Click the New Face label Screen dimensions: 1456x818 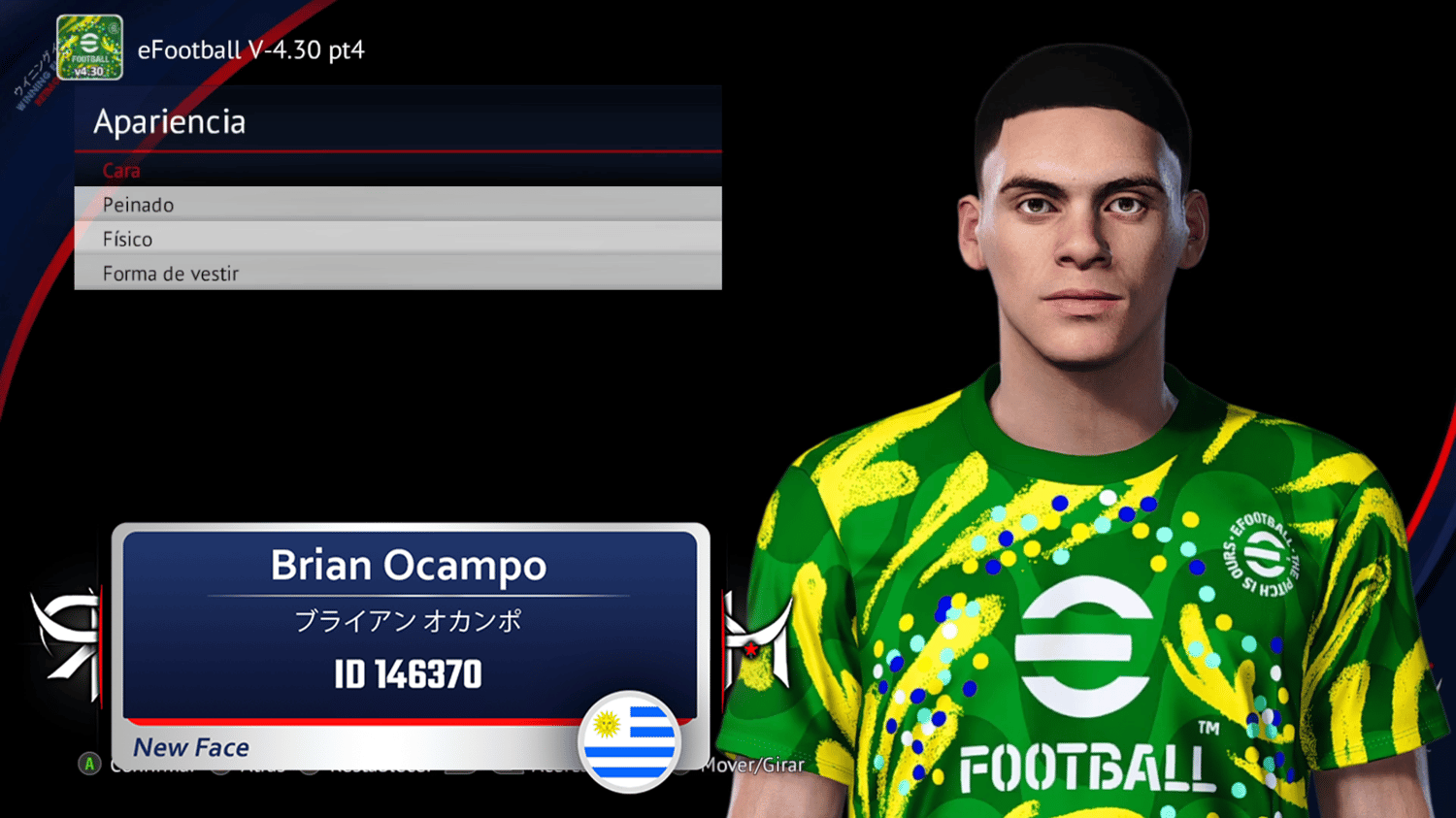[190, 747]
